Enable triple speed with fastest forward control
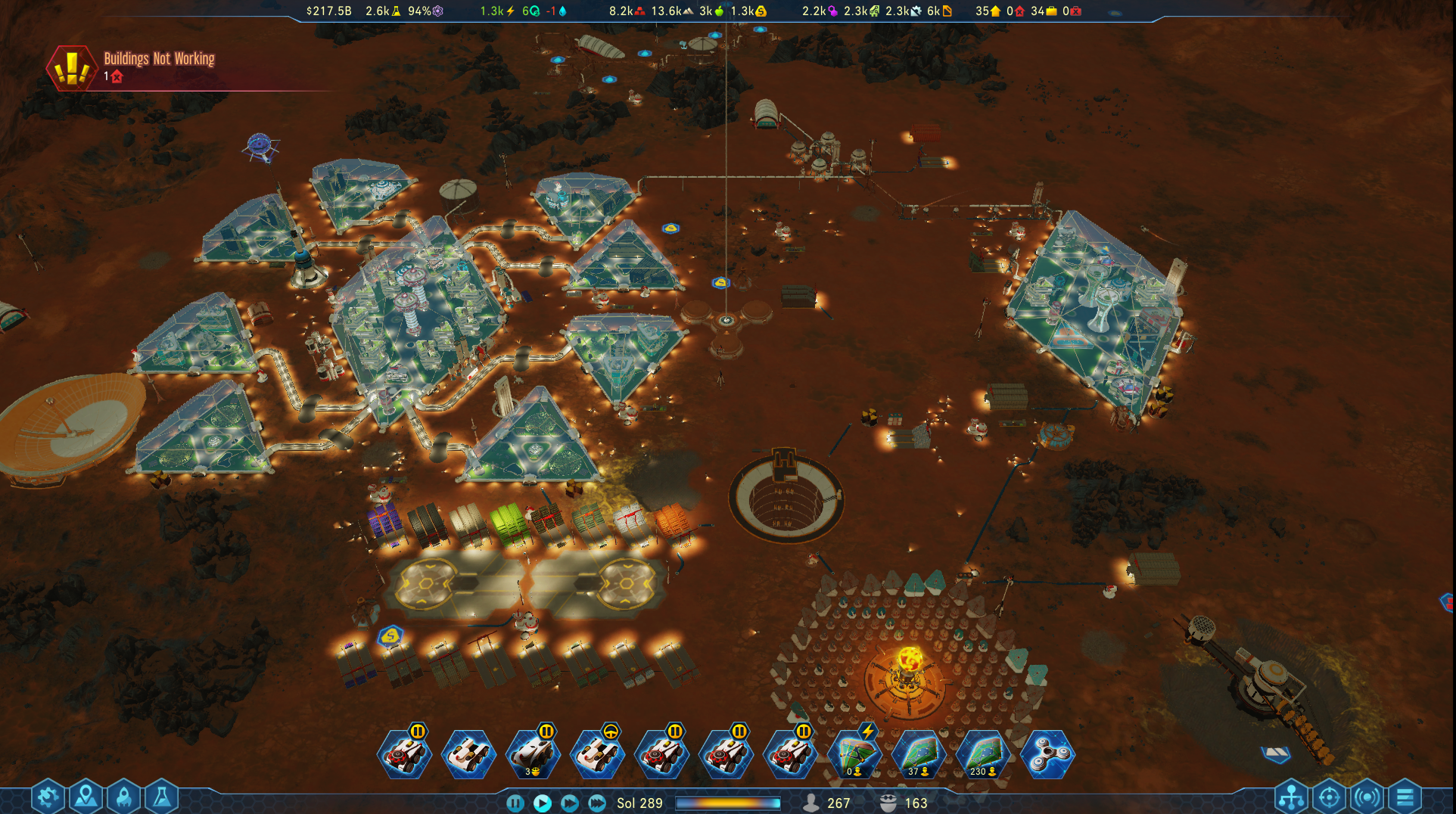 pyautogui.click(x=596, y=803)
